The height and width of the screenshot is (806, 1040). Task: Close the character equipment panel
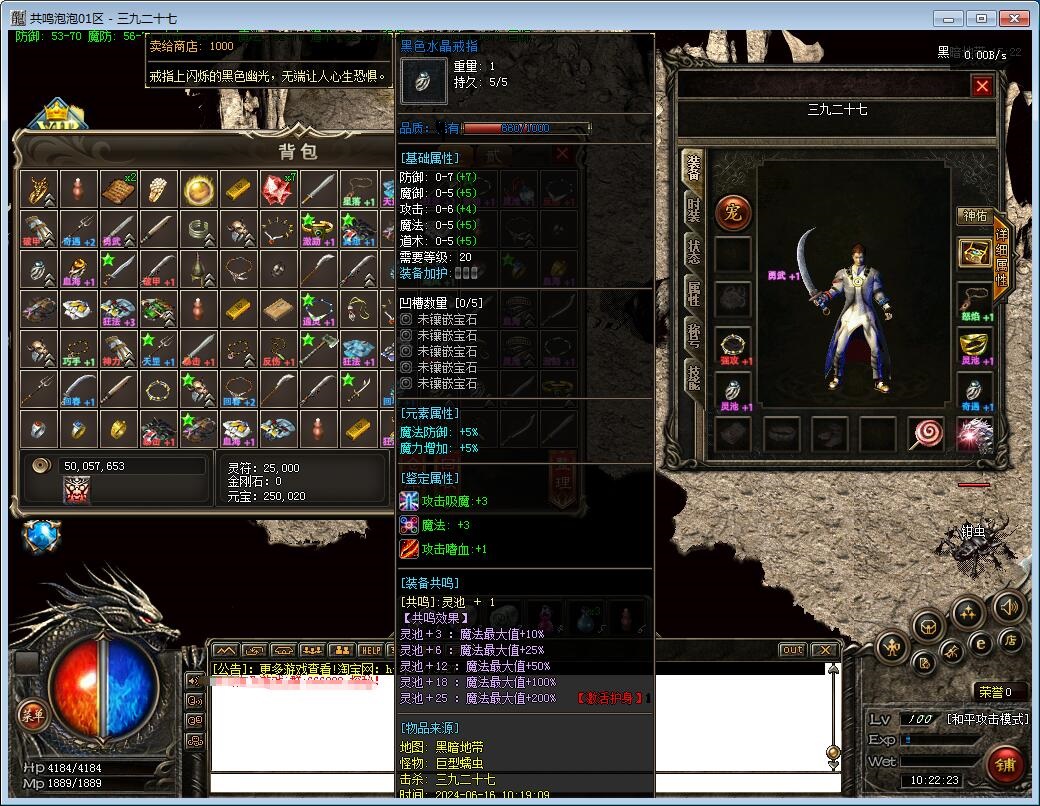pos(982,87)
